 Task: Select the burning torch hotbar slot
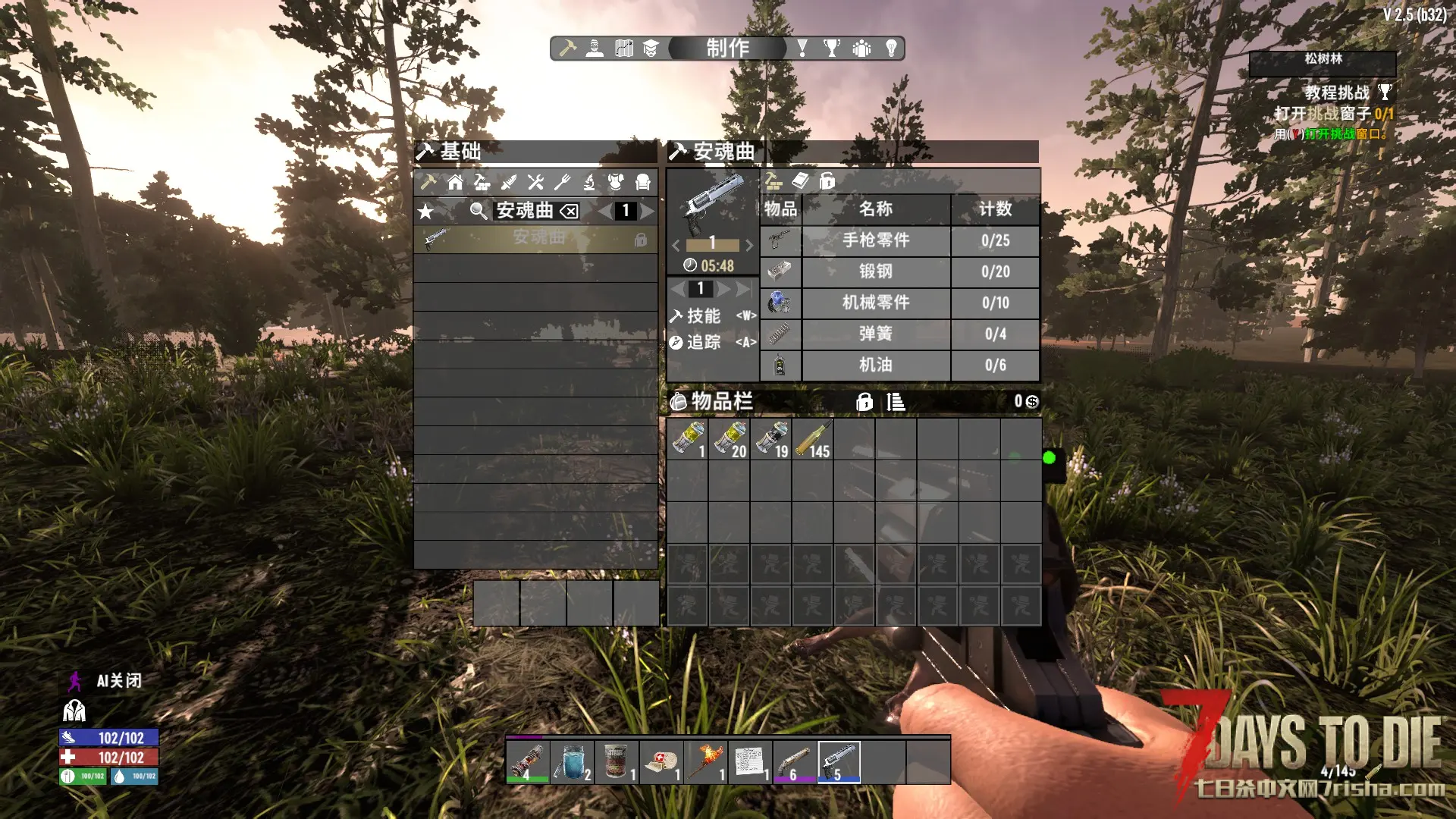[x=706, y=761]
